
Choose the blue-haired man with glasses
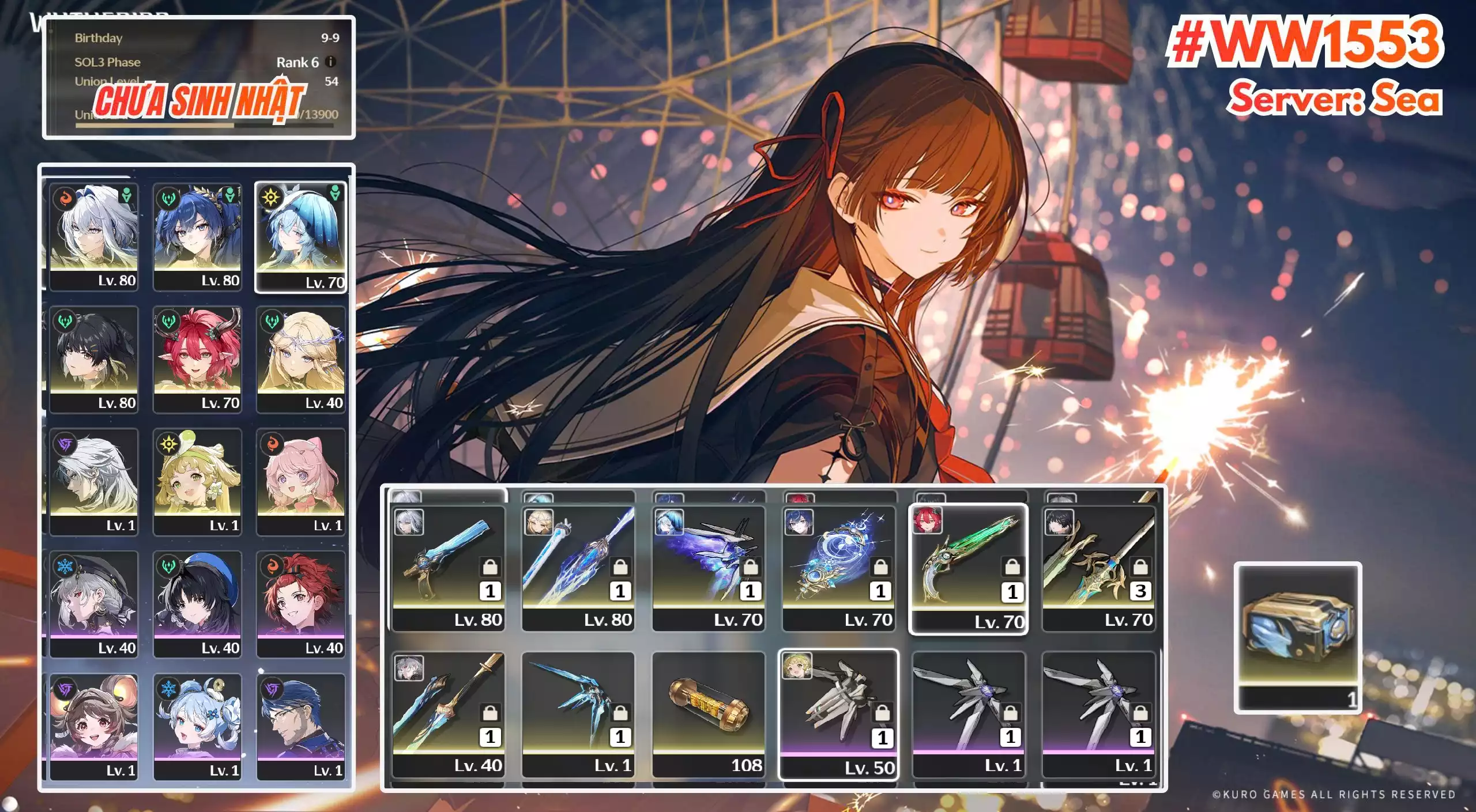[300, 726]
